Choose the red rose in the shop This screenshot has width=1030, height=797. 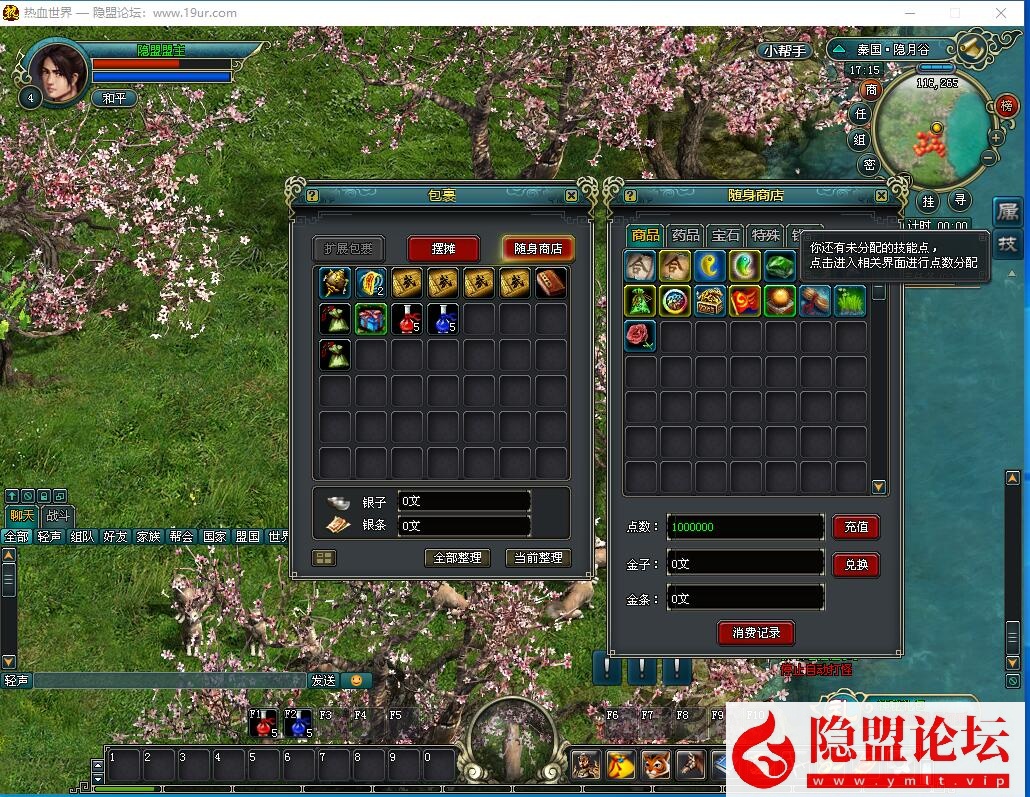point(640,336)
